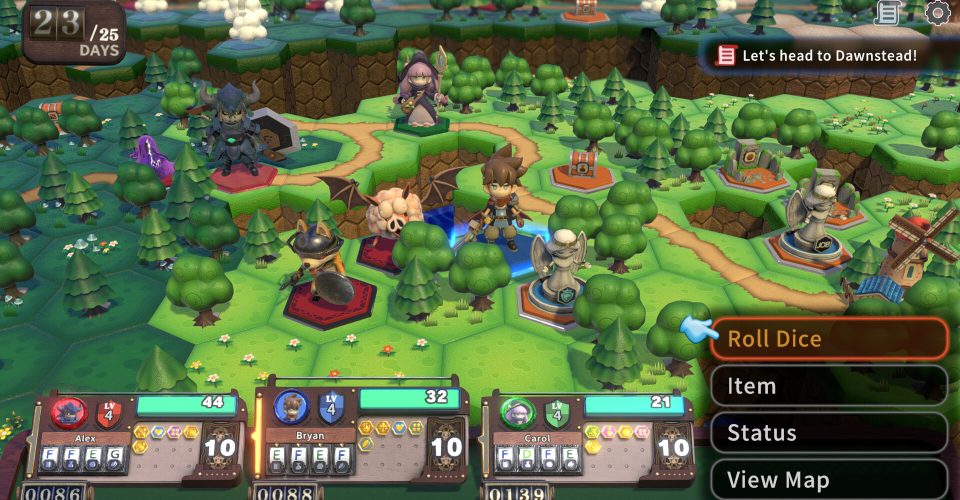Open the settings gear icon
Screen dimensions: 960x500
coord(937,13)
